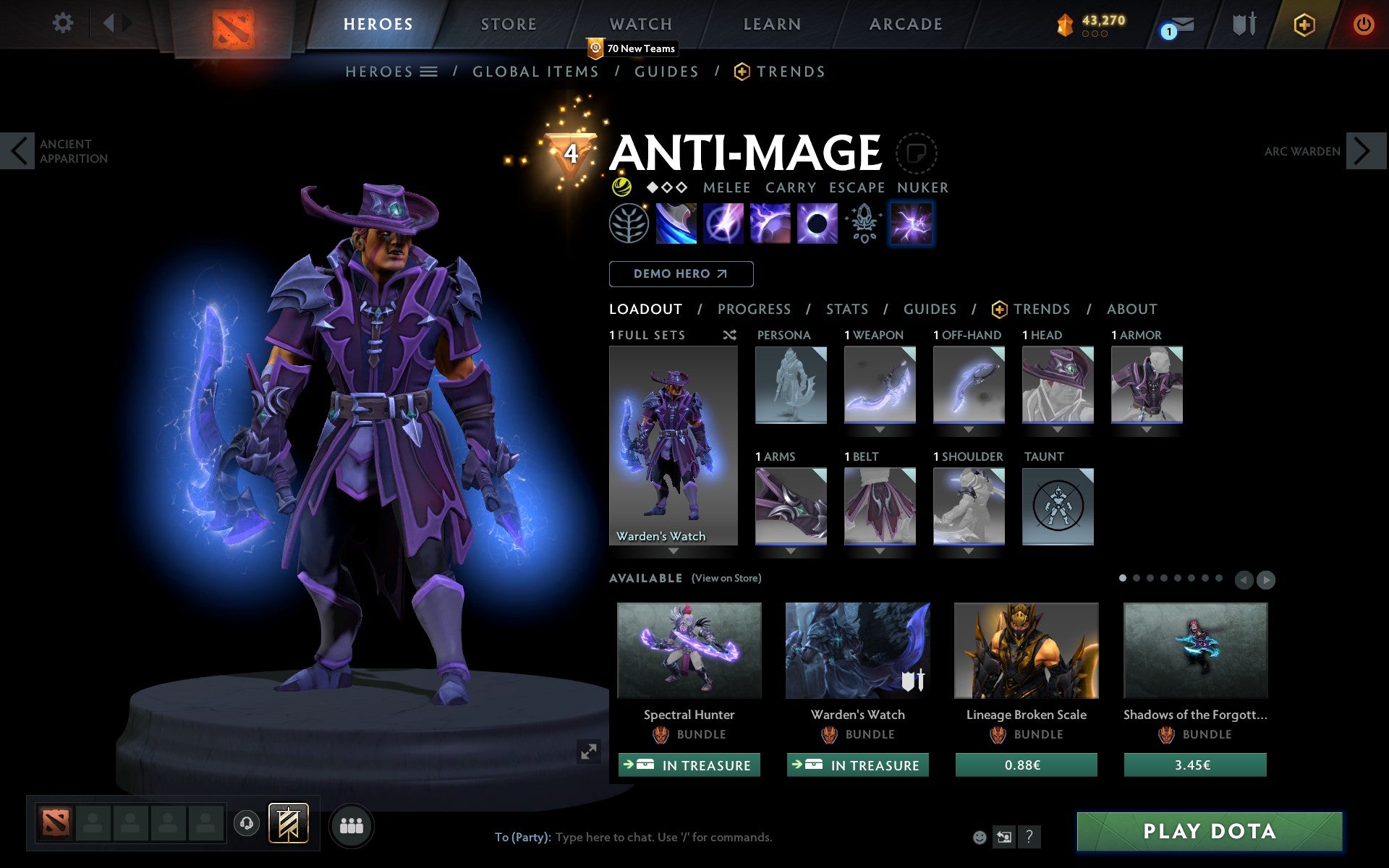Switch to the STATS tab
This screenshot has height=868, width=1389.
click(846, 309)
